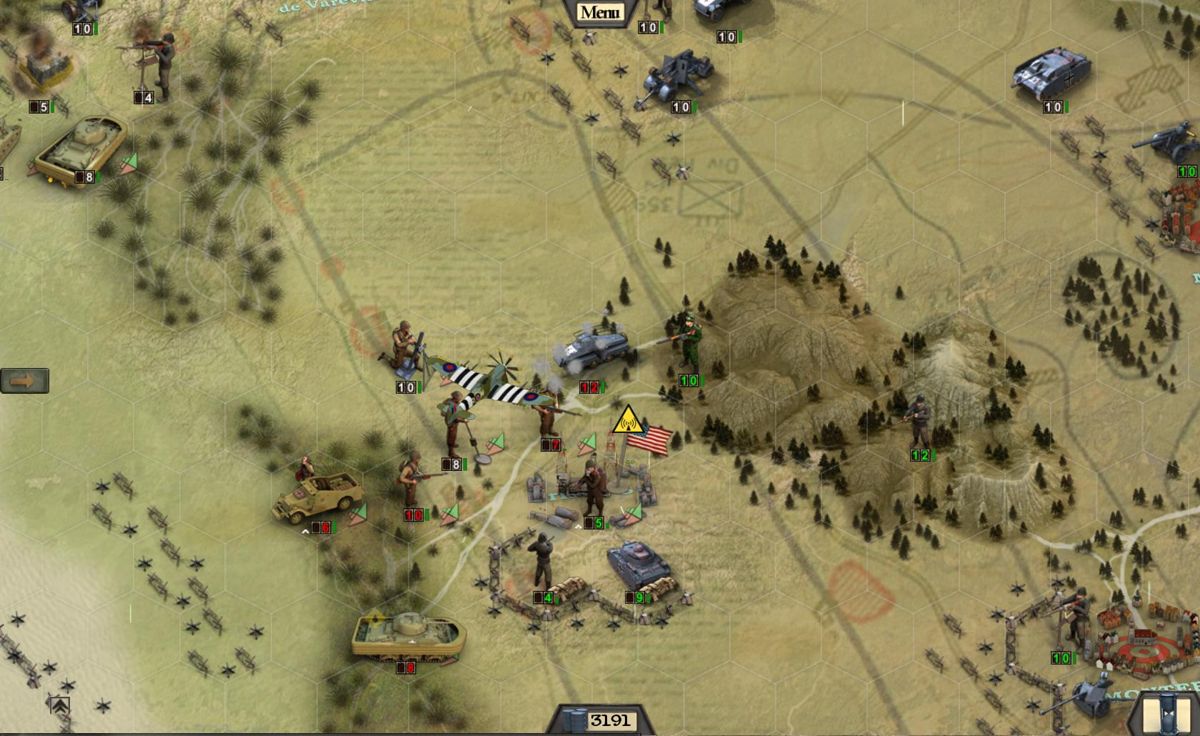
Task: Expand the side panel with the orange arrow
Action: [x=24, y=381]
